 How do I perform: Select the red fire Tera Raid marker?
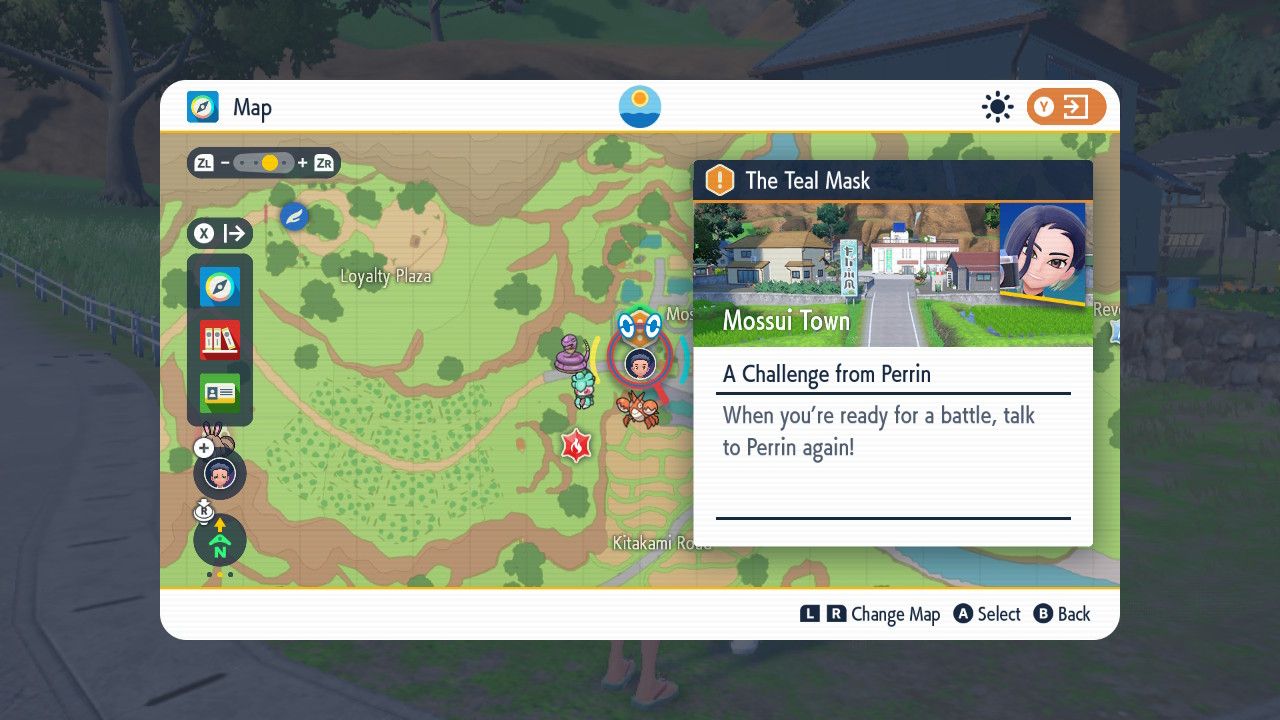tap(576, 445)
